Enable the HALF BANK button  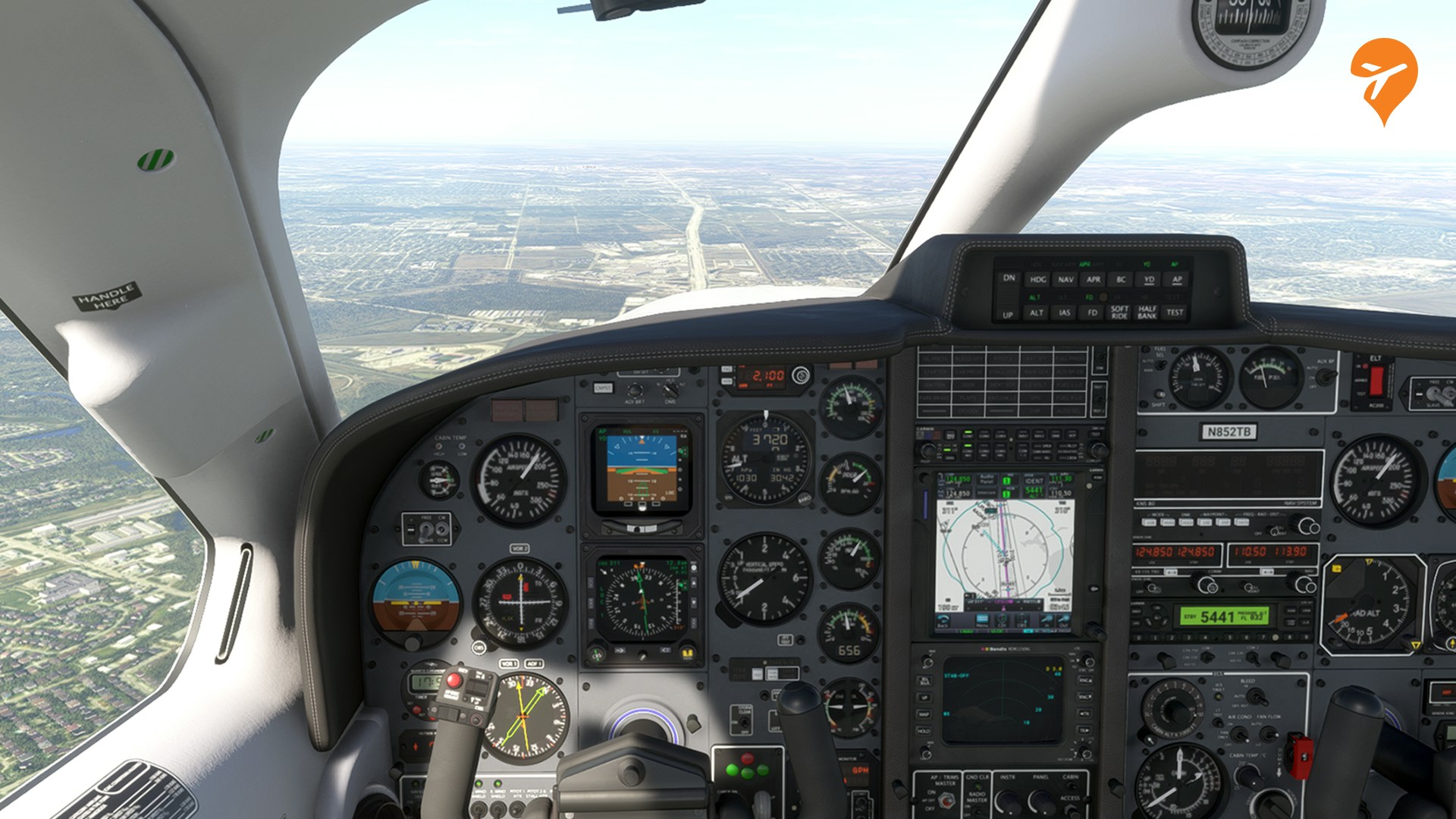tap(1147, 312)
